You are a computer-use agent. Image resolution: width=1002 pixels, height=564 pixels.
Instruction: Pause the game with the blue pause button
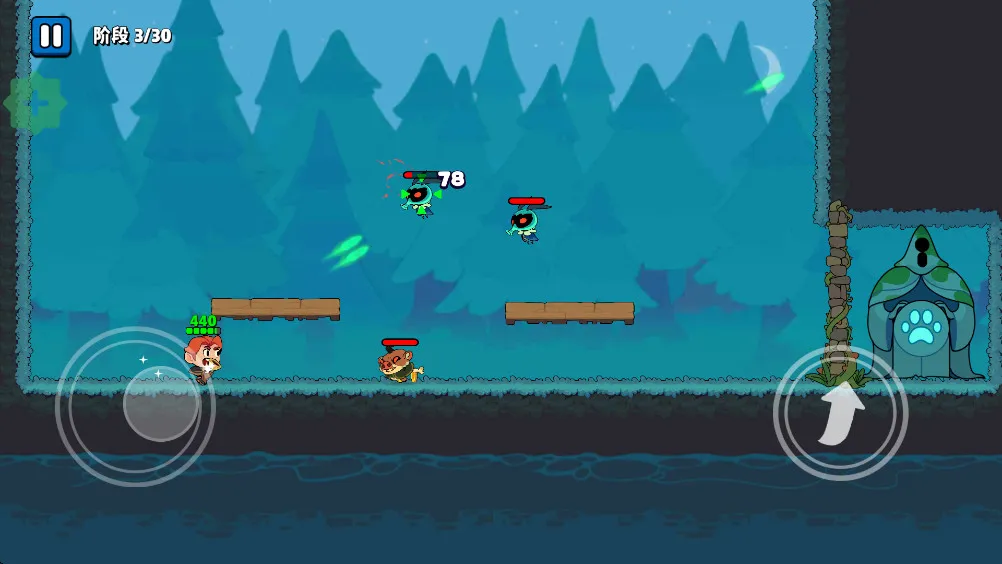point(51,36)
